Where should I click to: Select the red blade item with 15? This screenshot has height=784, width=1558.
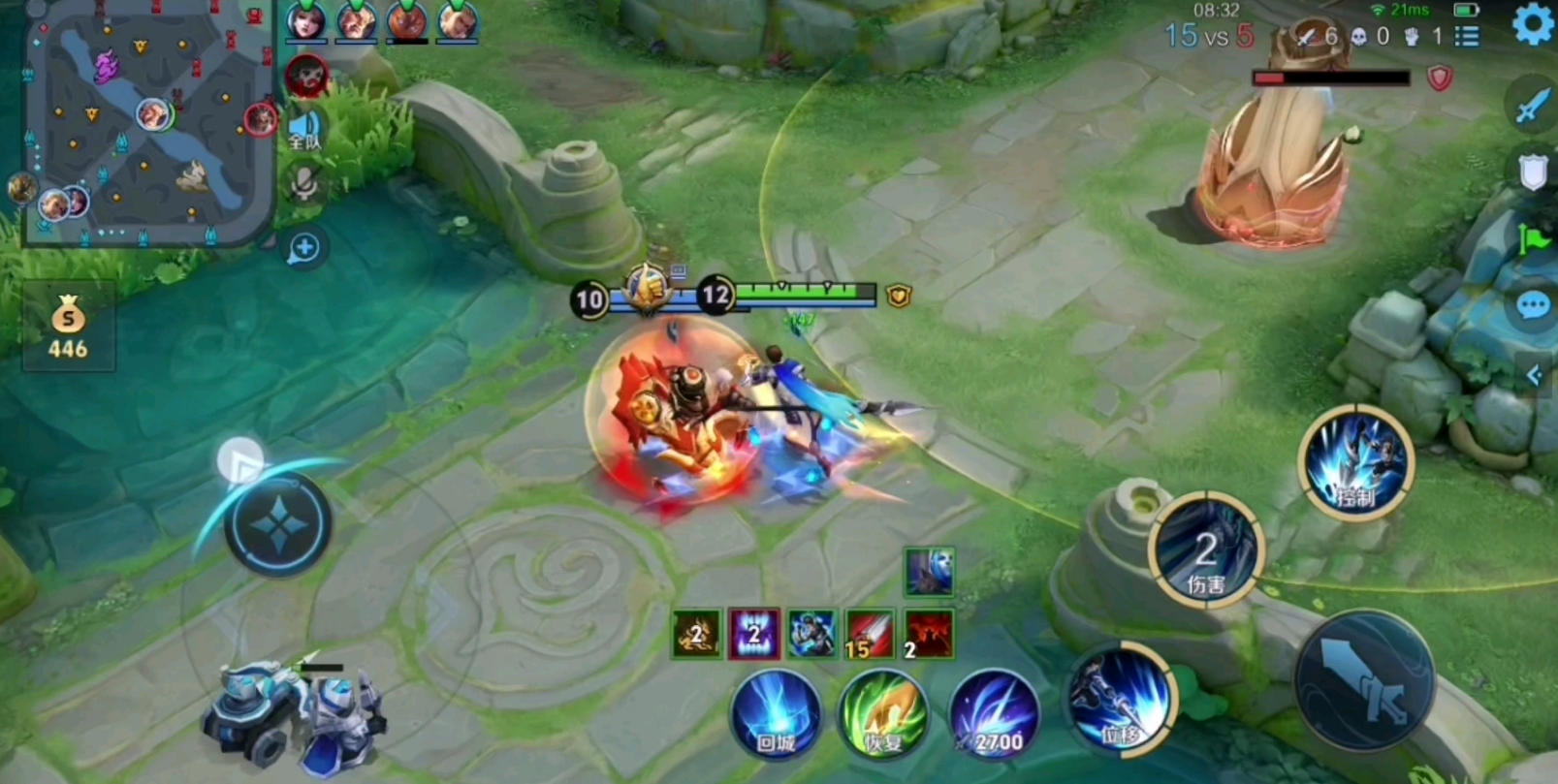(x=870, y=634)
